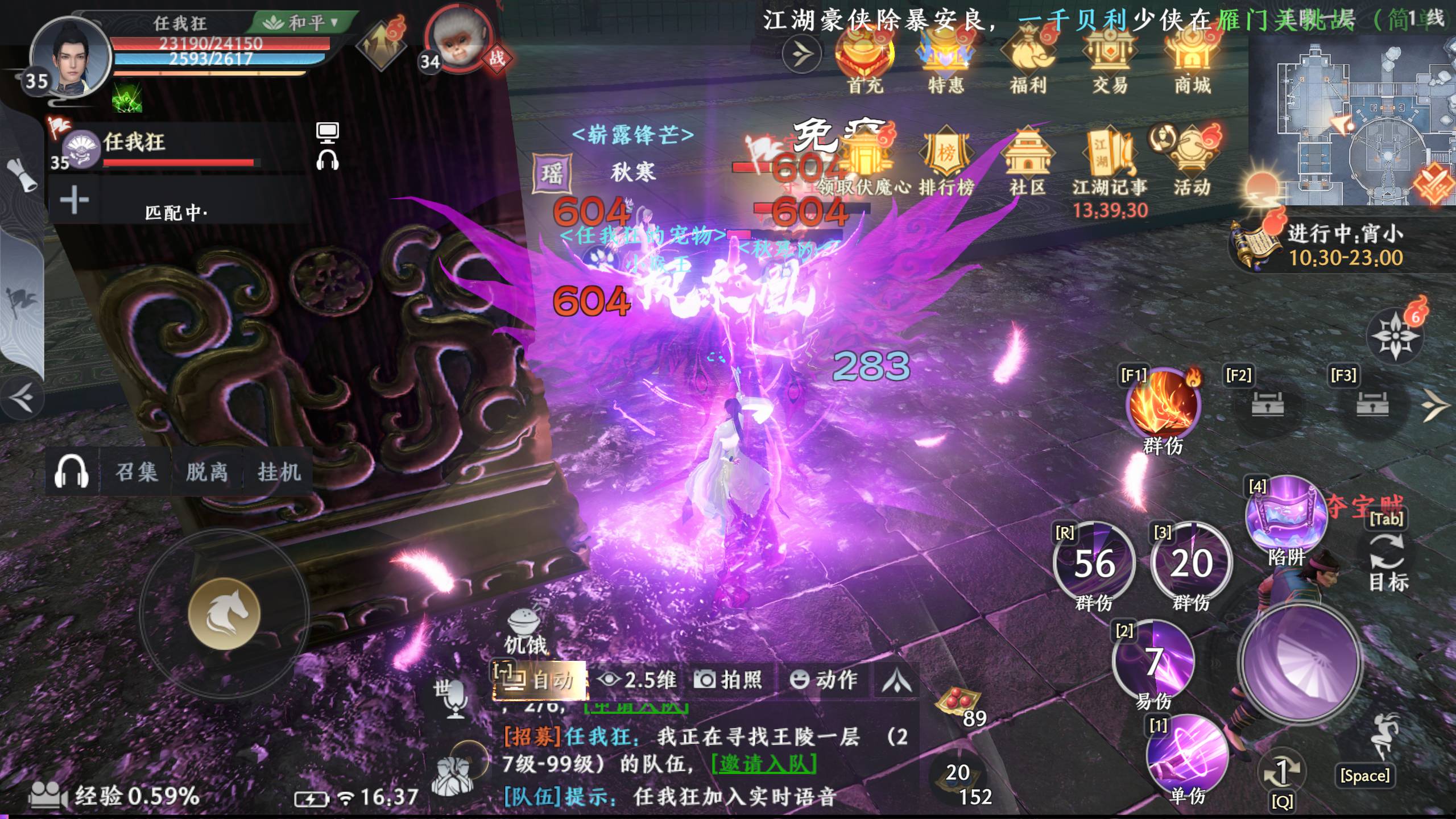Toggle the 自动 auto mode
This screenshot has height=819, width=1456.
click(x=540, y=680)
